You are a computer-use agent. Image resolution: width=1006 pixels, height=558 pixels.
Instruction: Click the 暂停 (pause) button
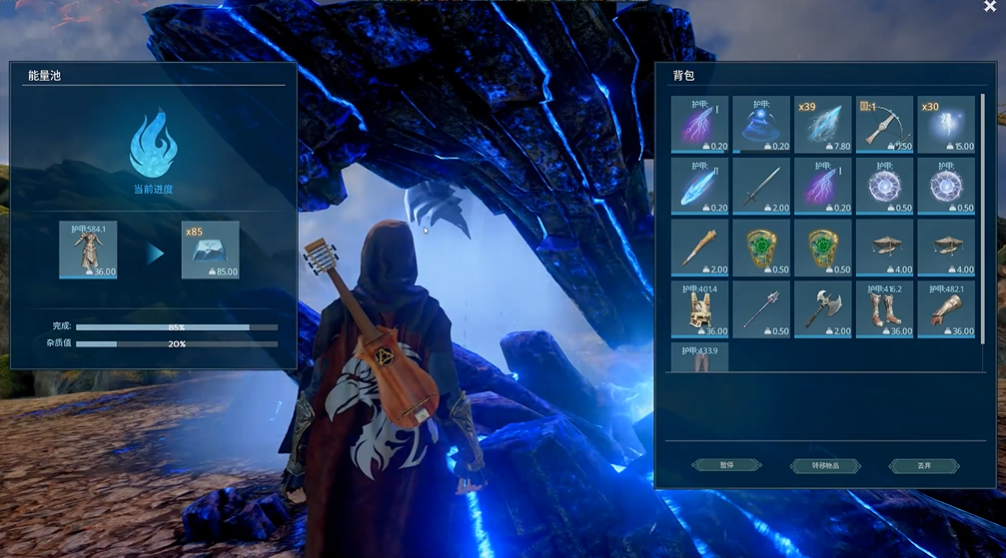[x=726, y=465]
